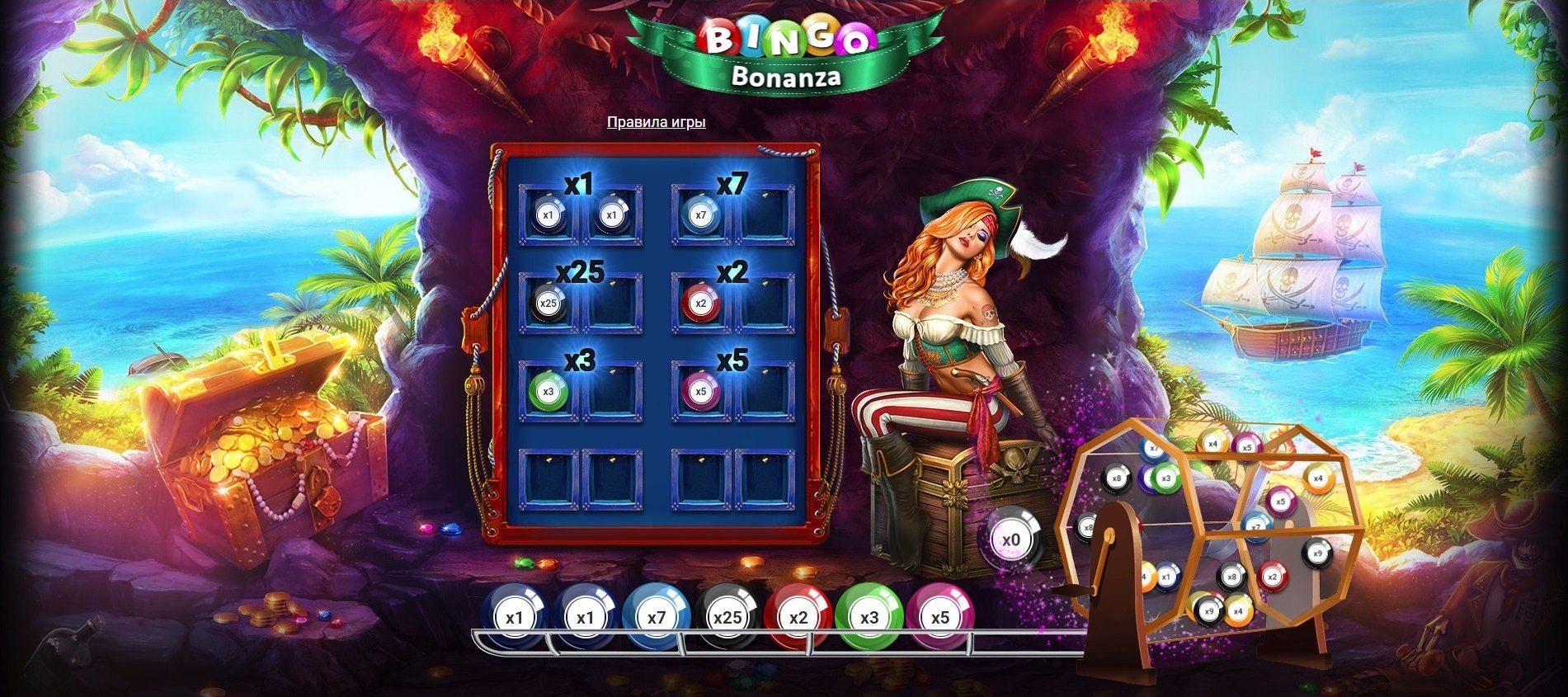Choose the board cell with the red x2 ball
The height and width of the screenshot is (697, 1568).
click(701, 304)
